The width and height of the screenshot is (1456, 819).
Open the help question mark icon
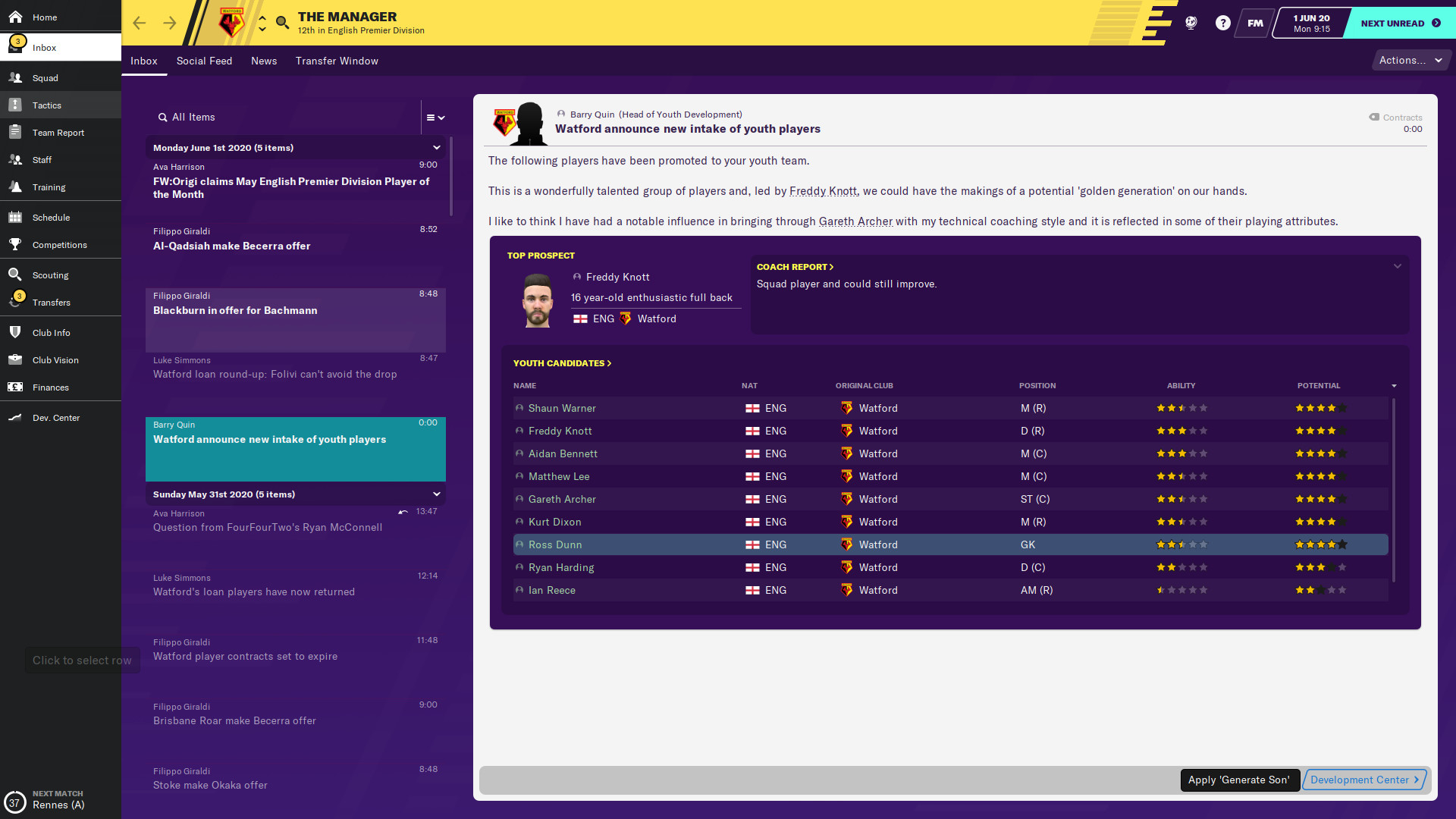[x=1222, y=23]
